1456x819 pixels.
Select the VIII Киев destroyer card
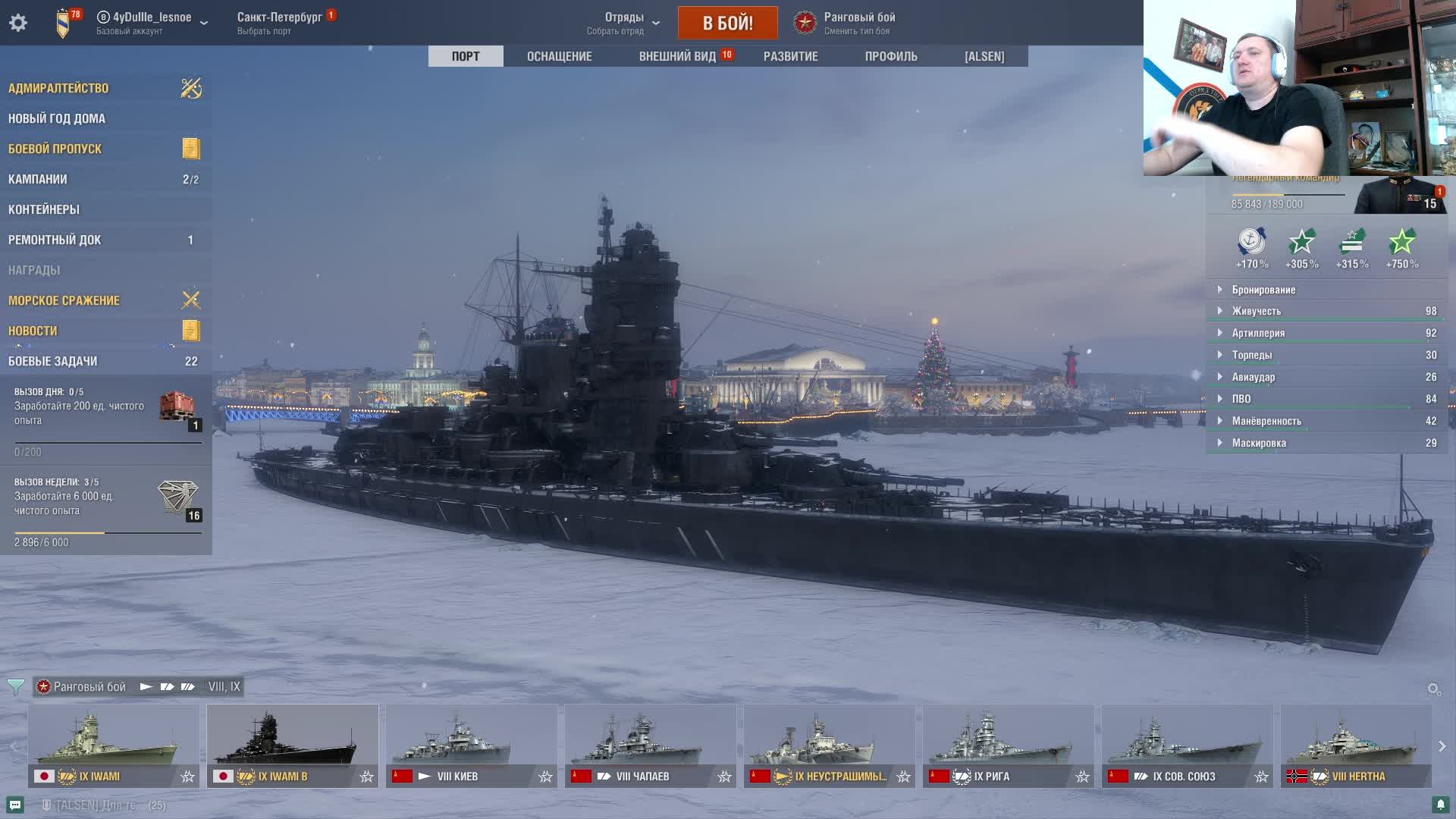click(471, 745)
